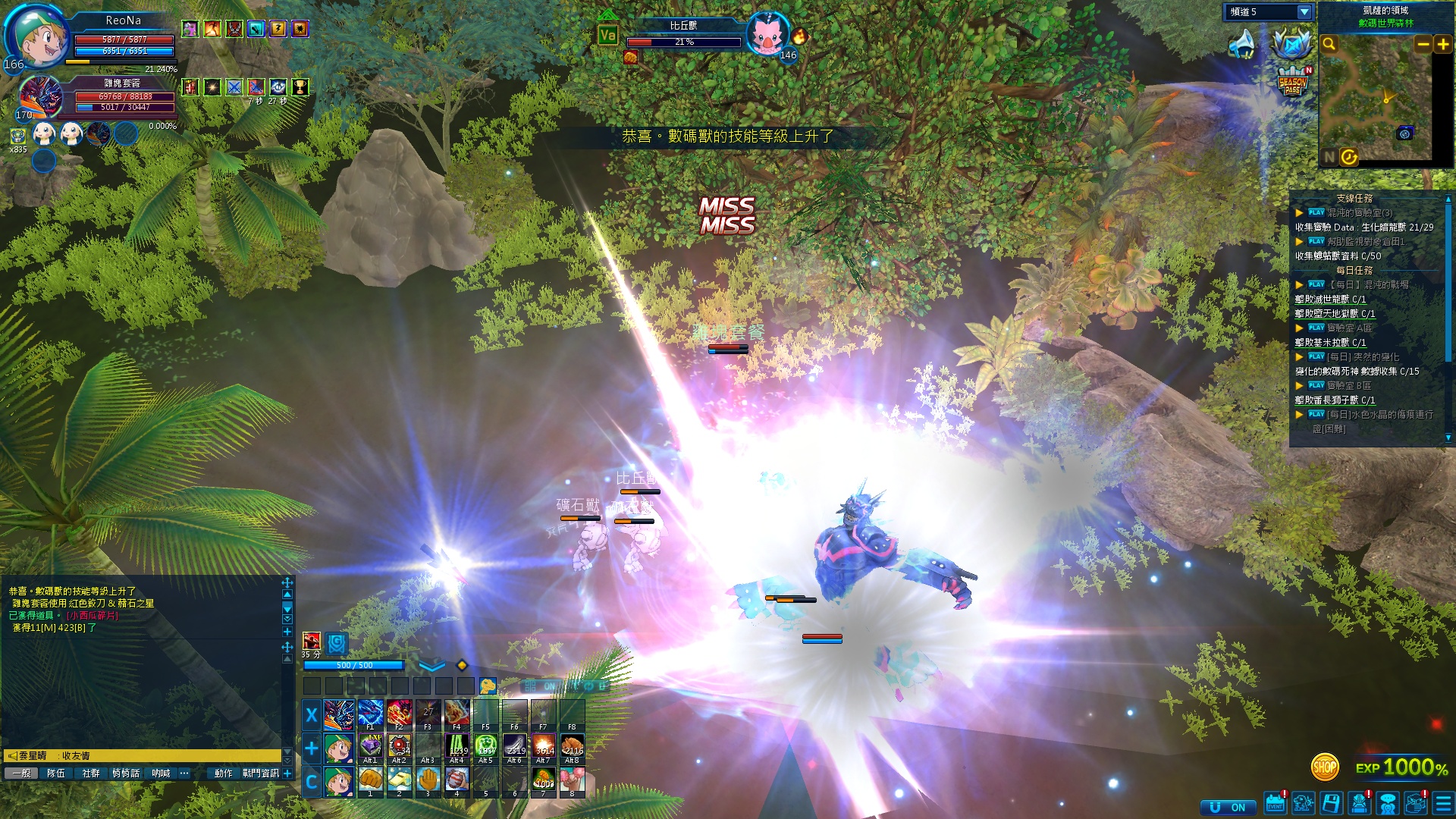Use the Alt 7 explosion item
This screenshot has height=819, width=1456.
[544, 747]
